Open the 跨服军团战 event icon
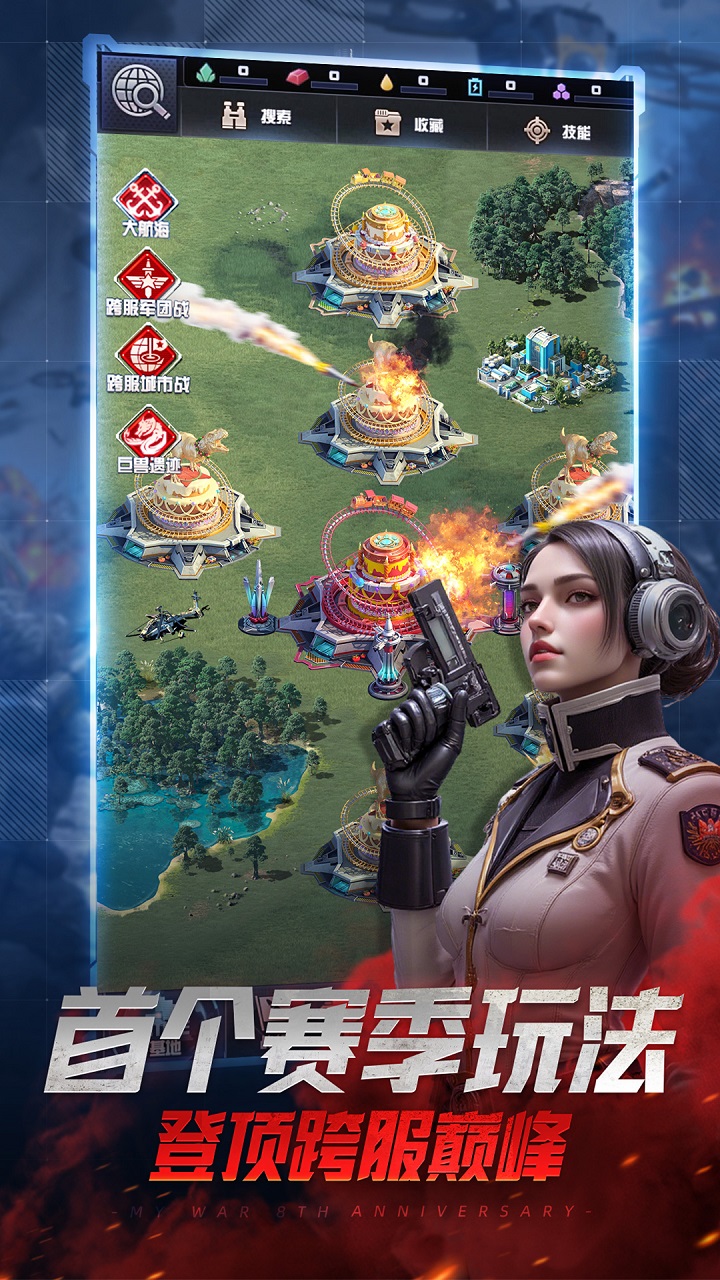Viewport: 720px width, 1280px height. pyautogui.click(x=147, y=280)
